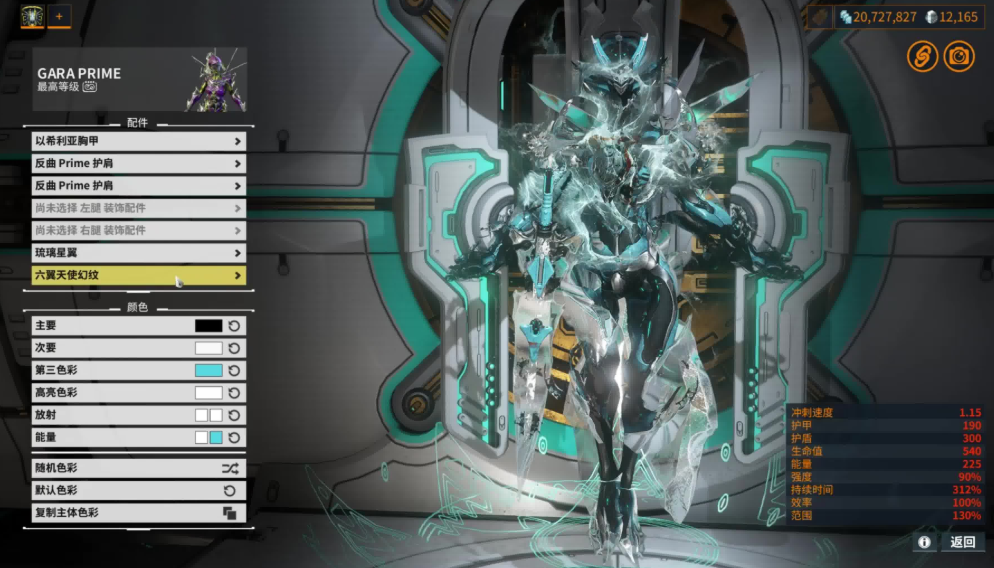Select the GARA PRIME warframe header card
The image size is (994, 568).
[139, 79]
